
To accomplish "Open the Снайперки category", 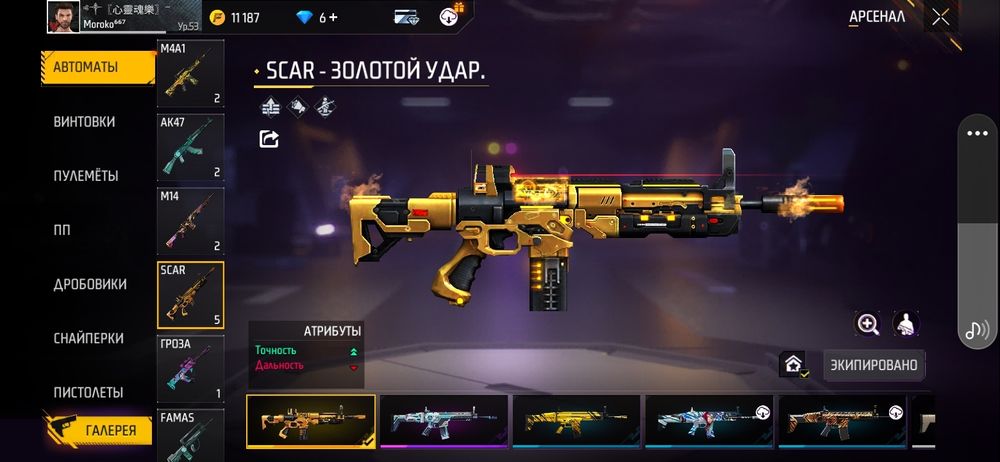I will coord(88,338).
